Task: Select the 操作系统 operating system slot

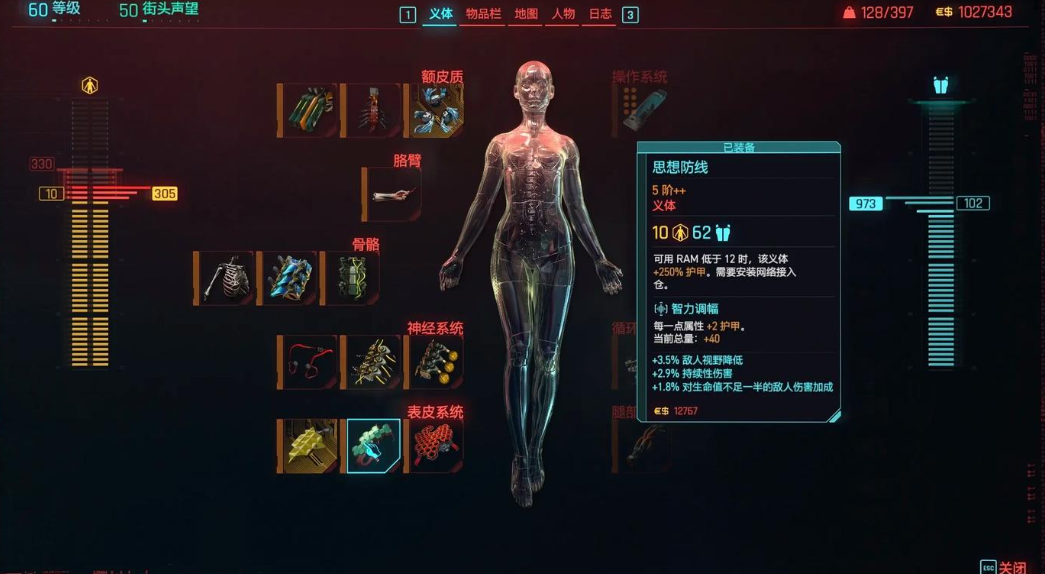Action: (640, 108)
